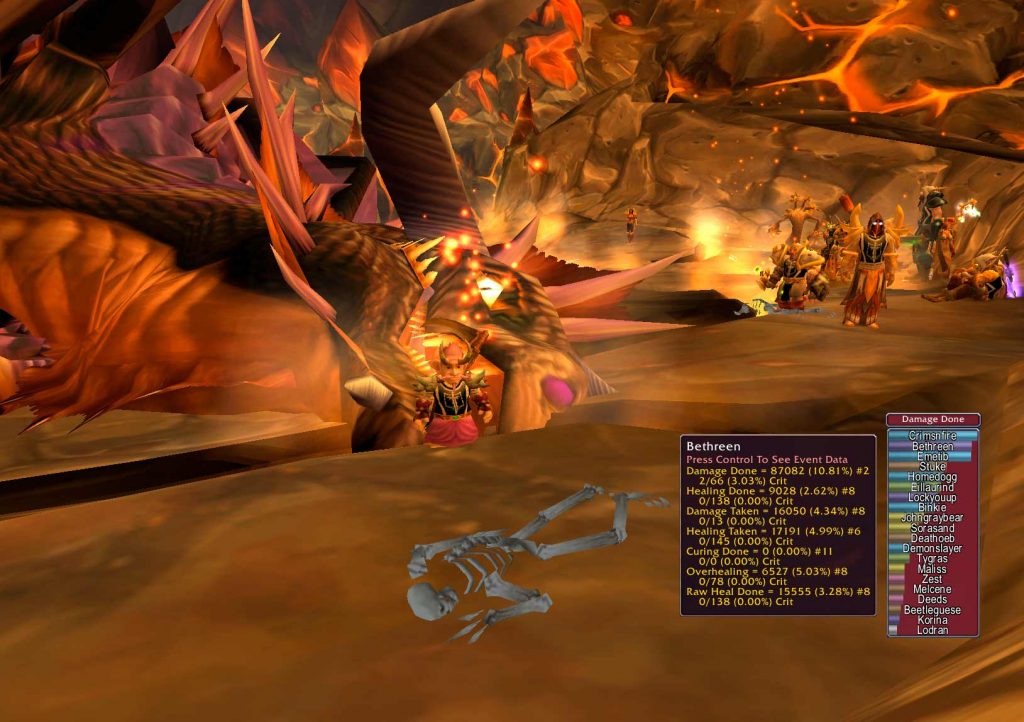
Task: Choose the Maliss damage bar
Action: point(932,569)
